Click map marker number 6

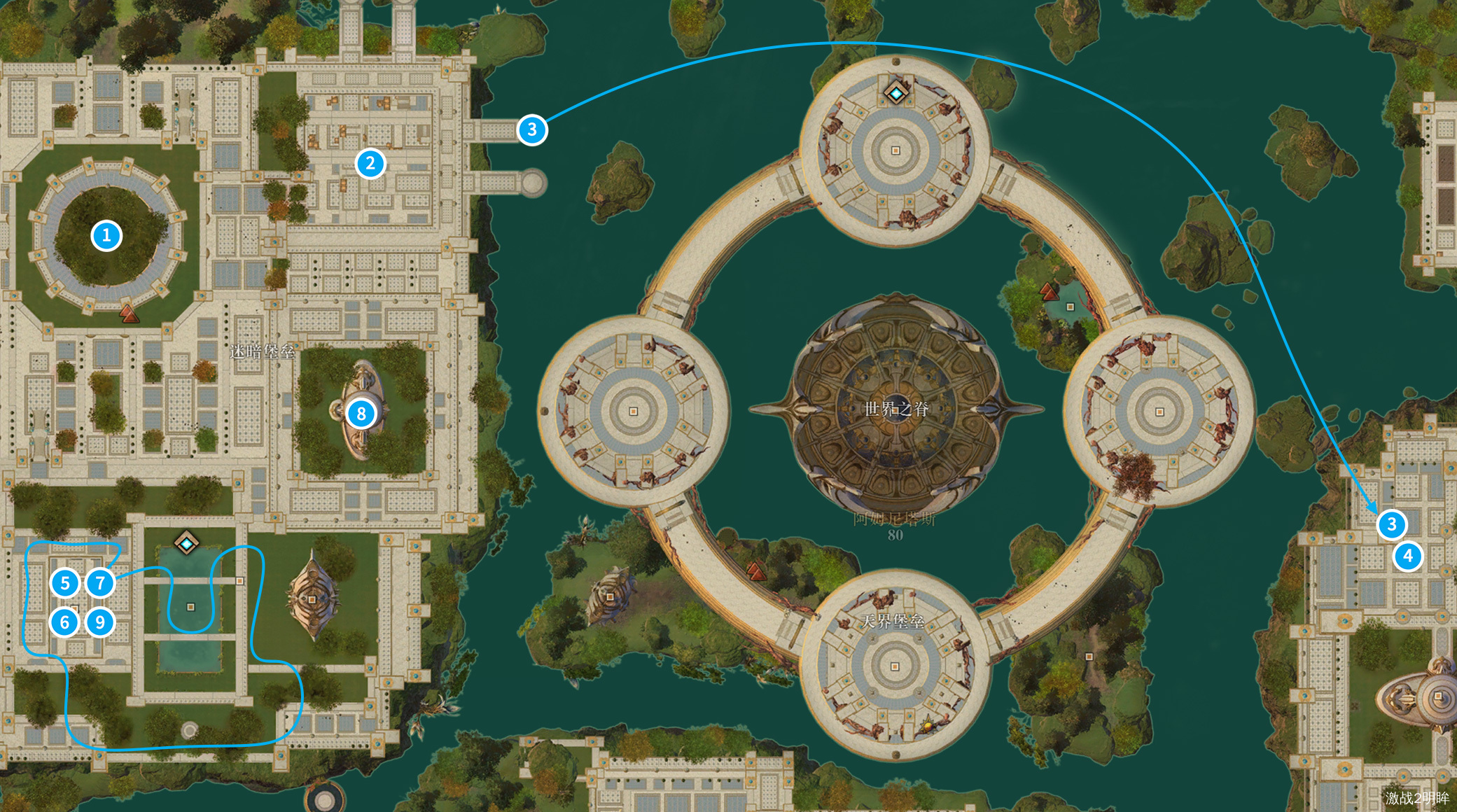point(65,622)
